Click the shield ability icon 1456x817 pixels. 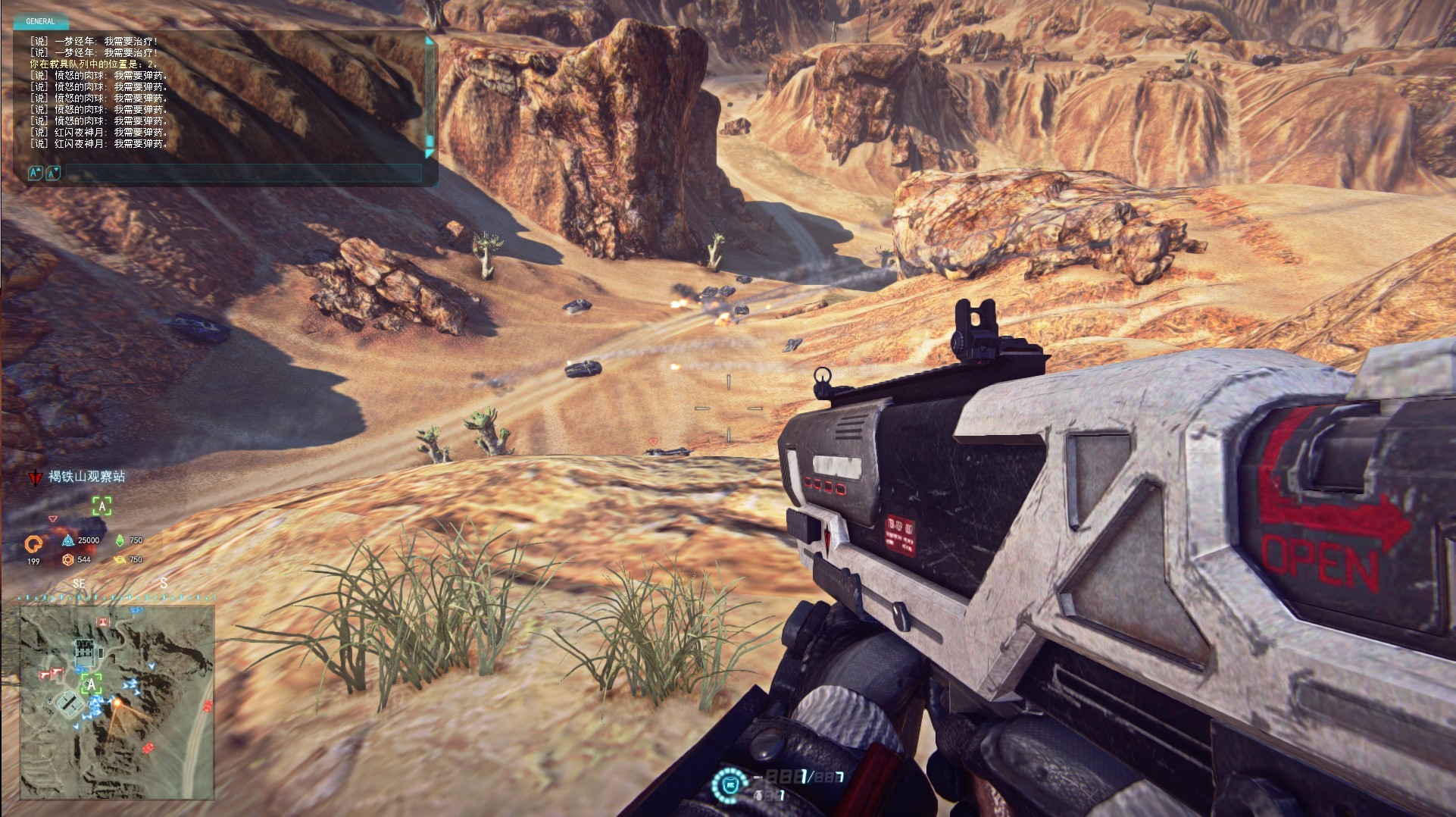pos(729,784)
